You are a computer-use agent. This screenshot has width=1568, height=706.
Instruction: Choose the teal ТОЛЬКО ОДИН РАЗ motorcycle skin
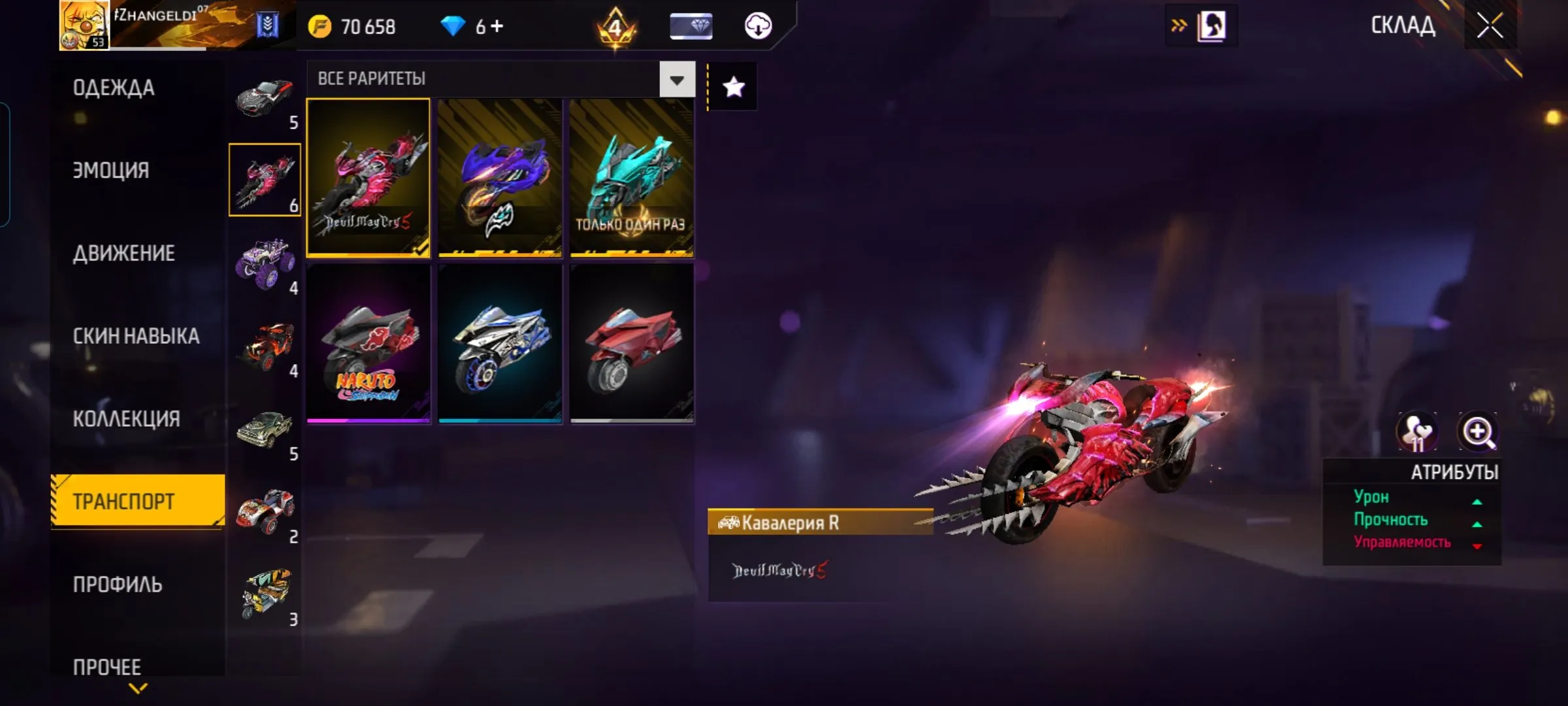coord(632,178)
